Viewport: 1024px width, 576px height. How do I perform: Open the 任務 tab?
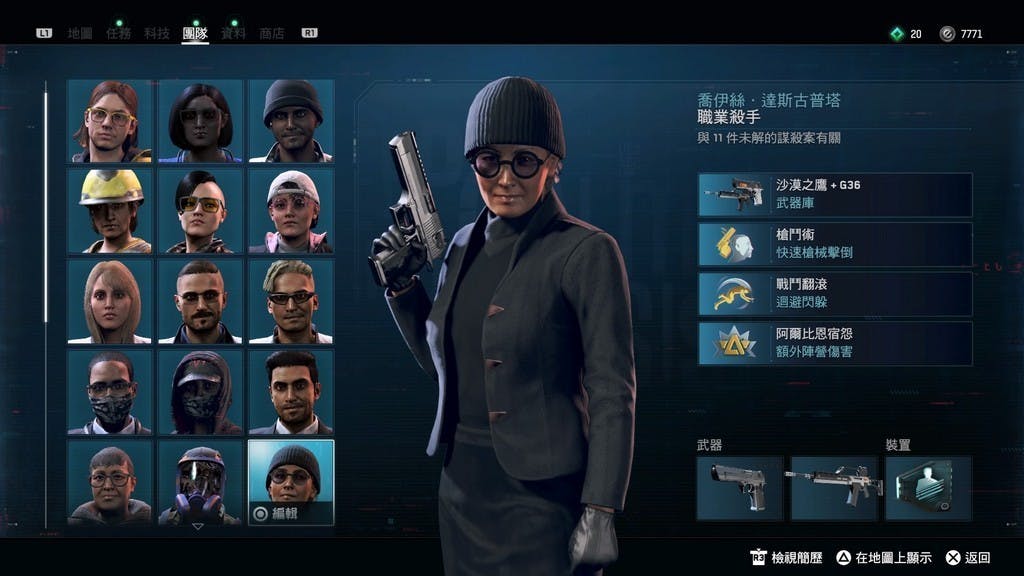click(118, 33)
